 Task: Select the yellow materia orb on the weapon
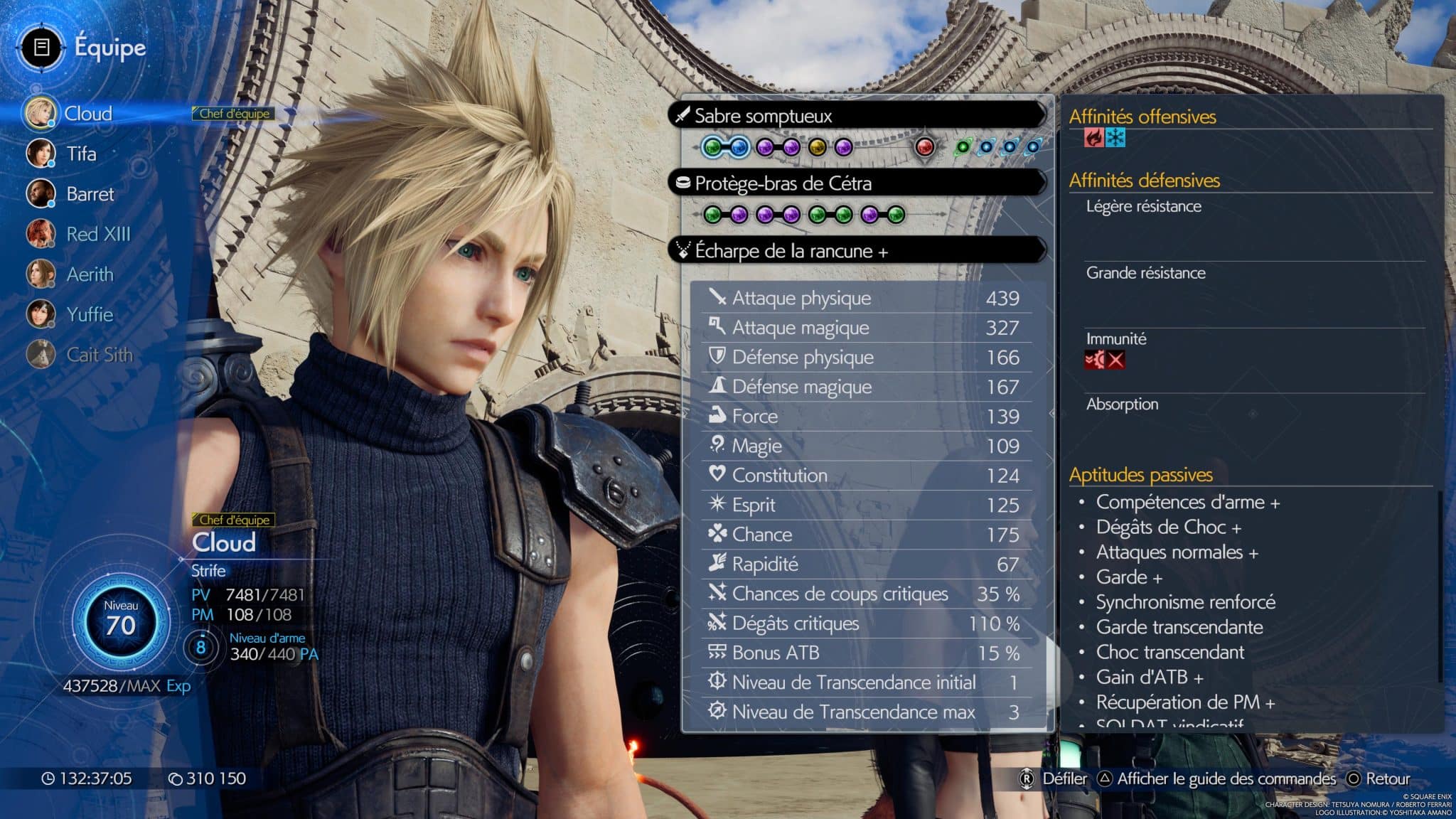point(818,146)
